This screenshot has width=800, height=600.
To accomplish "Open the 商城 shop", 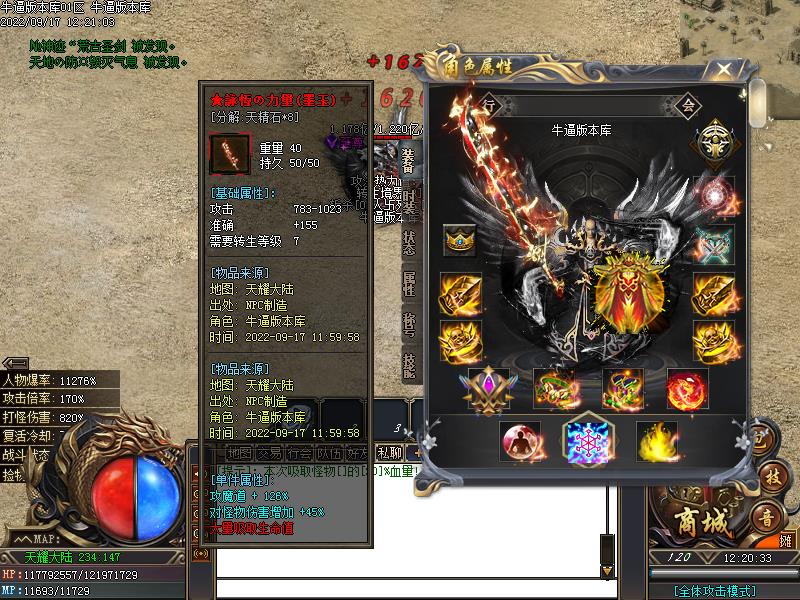I will tap(690, 522).
